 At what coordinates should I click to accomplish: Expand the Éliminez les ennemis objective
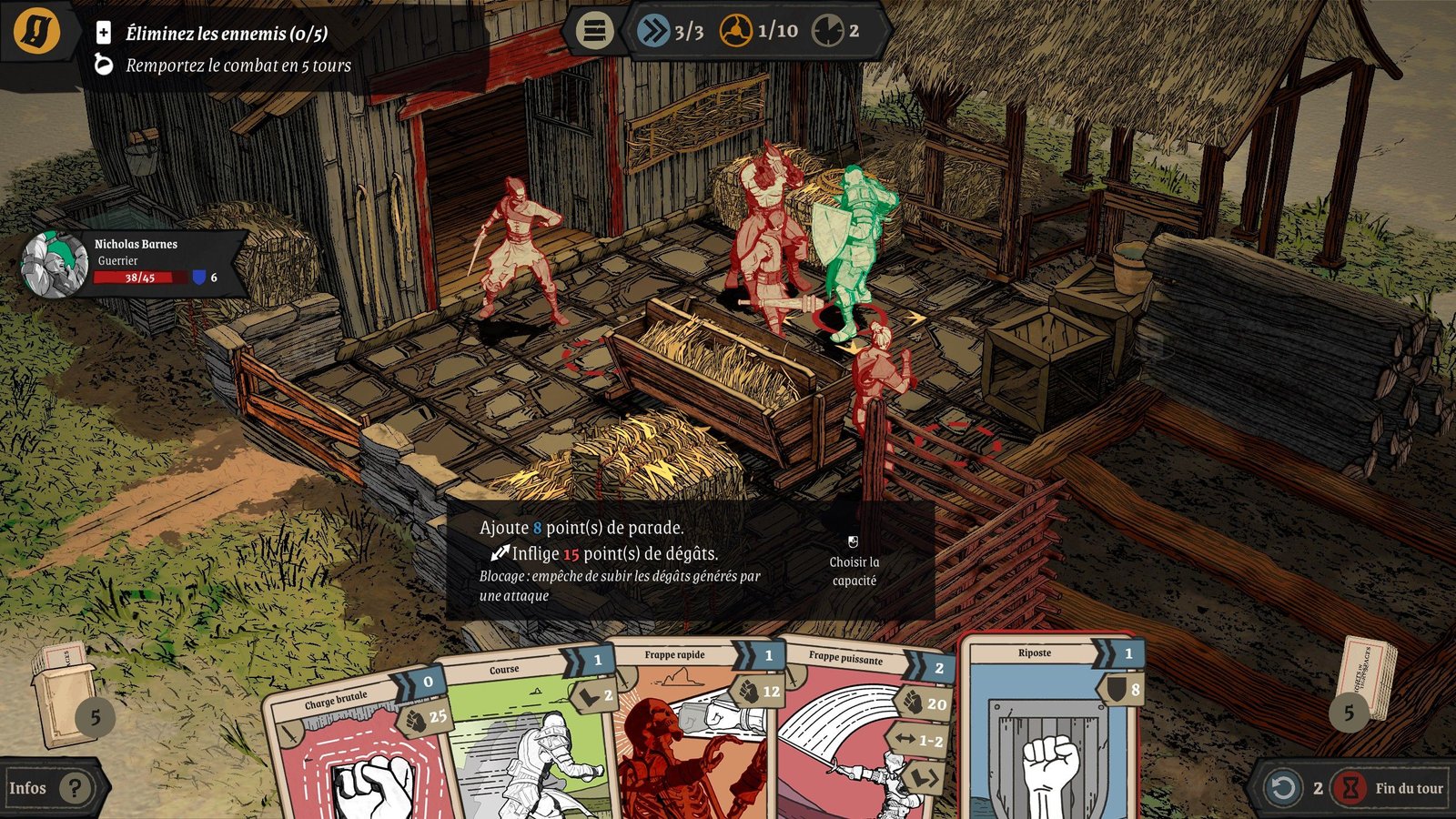[104, 34]
